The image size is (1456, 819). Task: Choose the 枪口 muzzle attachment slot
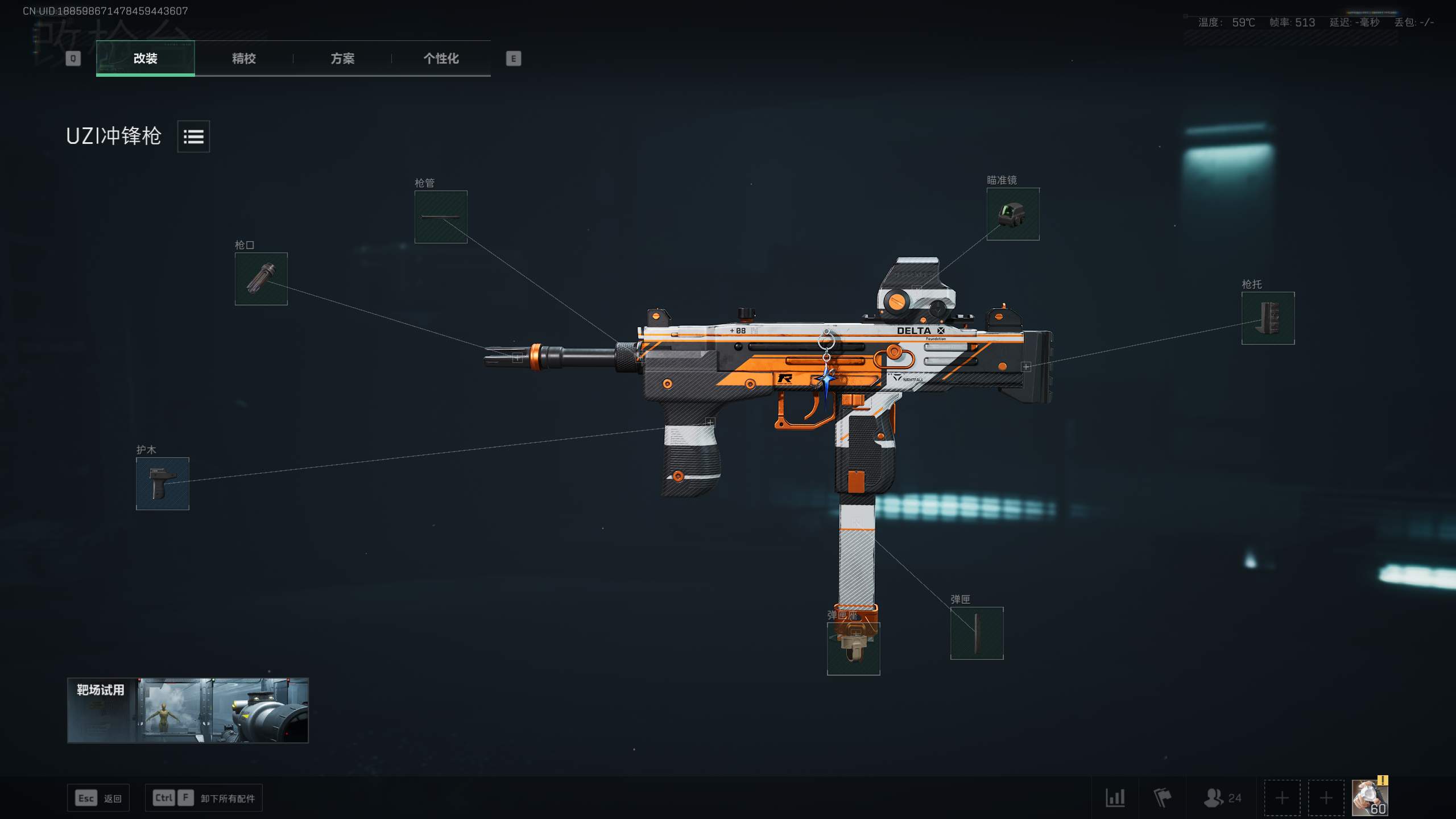(x=261, y=279)
